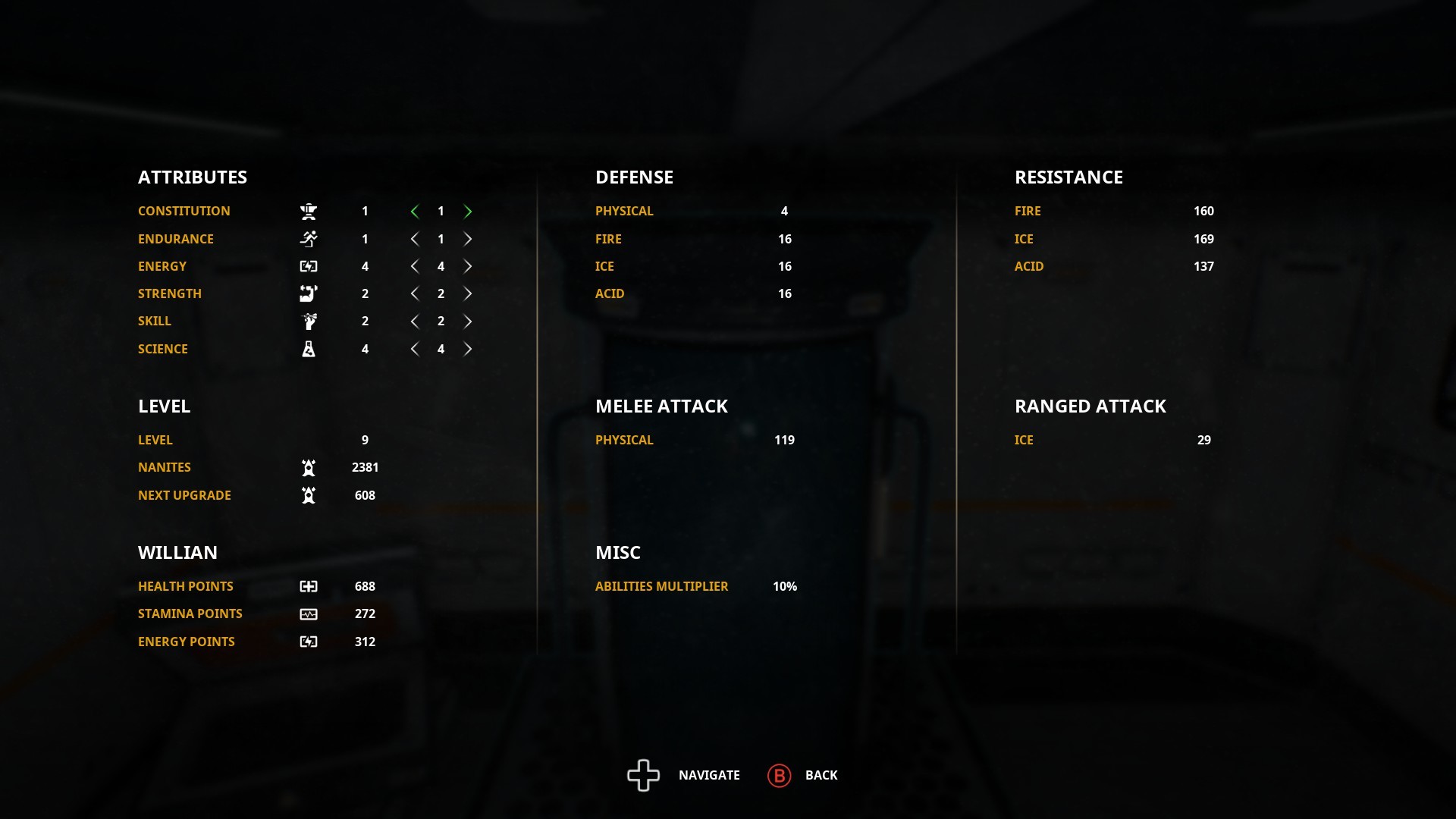Select the Fire resistance value
1456x819 pixels.
pyautogui.click(x=1205, y=212)
